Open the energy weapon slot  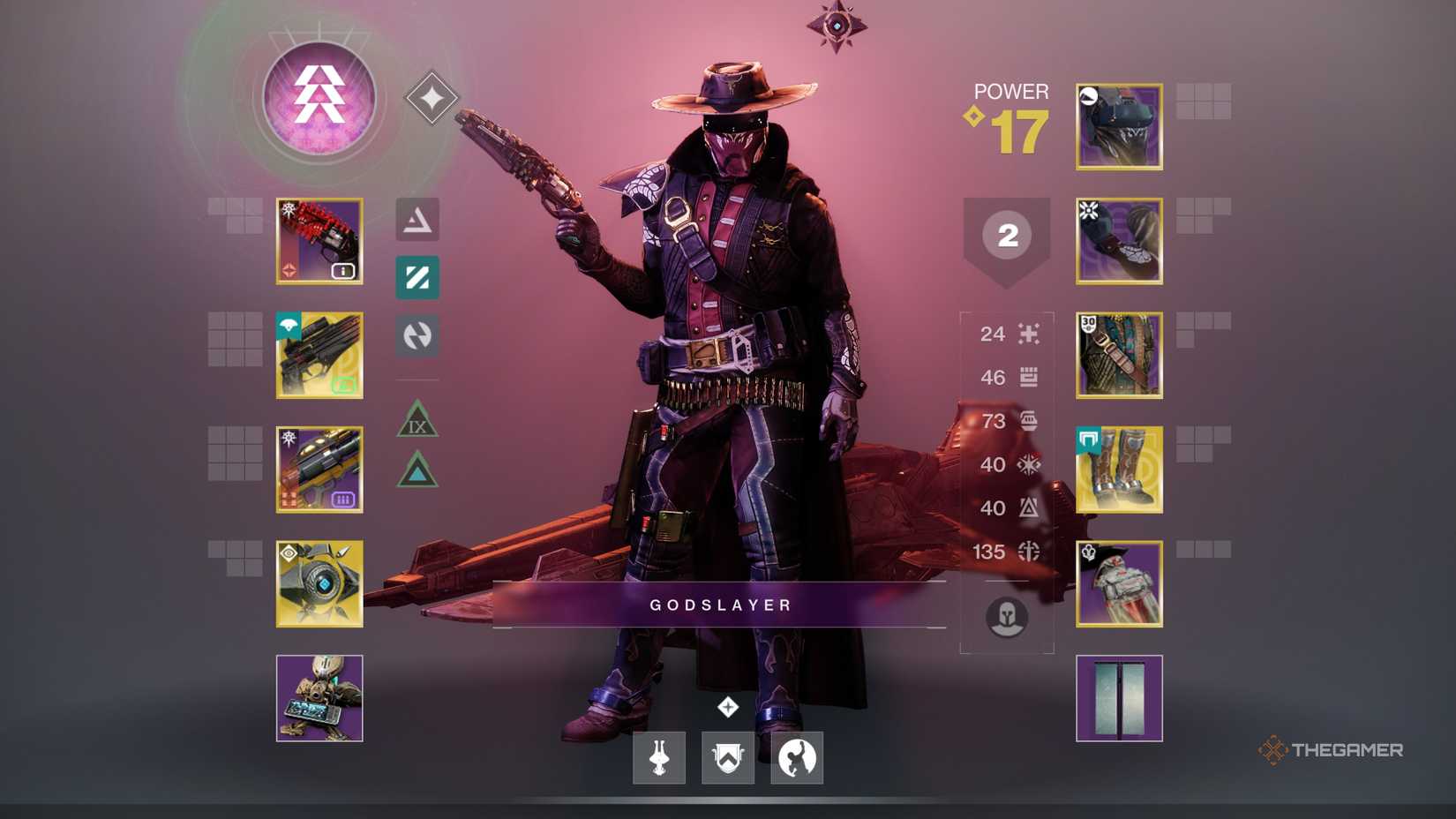point(319,354)
